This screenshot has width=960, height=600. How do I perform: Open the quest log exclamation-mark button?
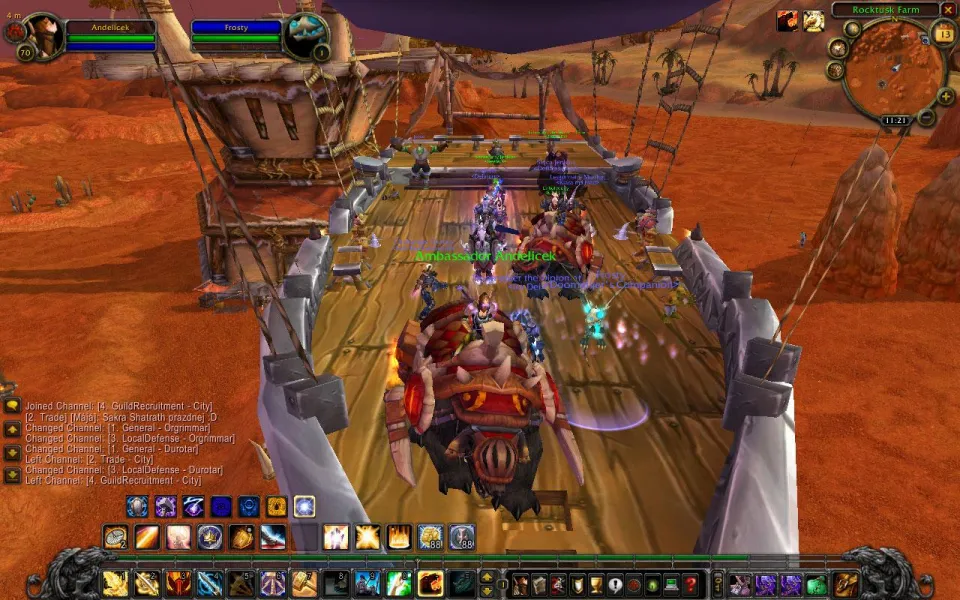point(616,584)
